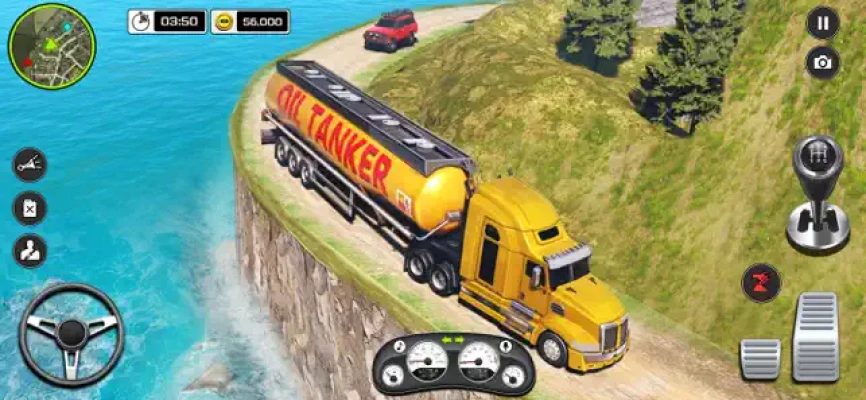This screenshot has height=400, width=866.
Task: Tap the red seat icon button
Action: 761,282
